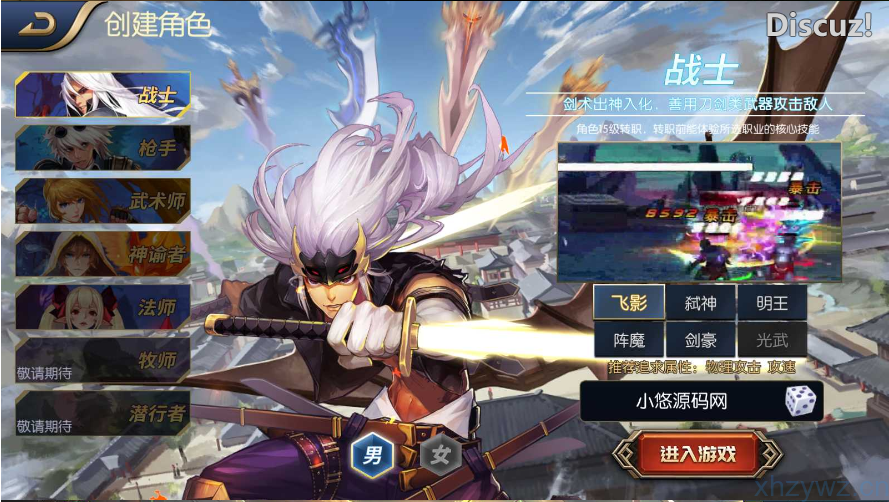Image resolution: width=889 pixels, height=502 pixels.
Task: Edit the character name field
Action: (x=682, y=402)
